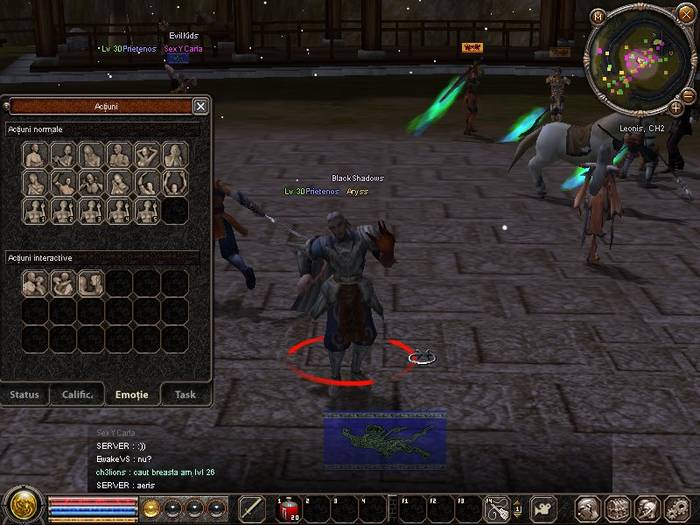The width and height of the screenshot is (700, 525).
Task: Click the gold dragon coin button
Action: (20, 505)
